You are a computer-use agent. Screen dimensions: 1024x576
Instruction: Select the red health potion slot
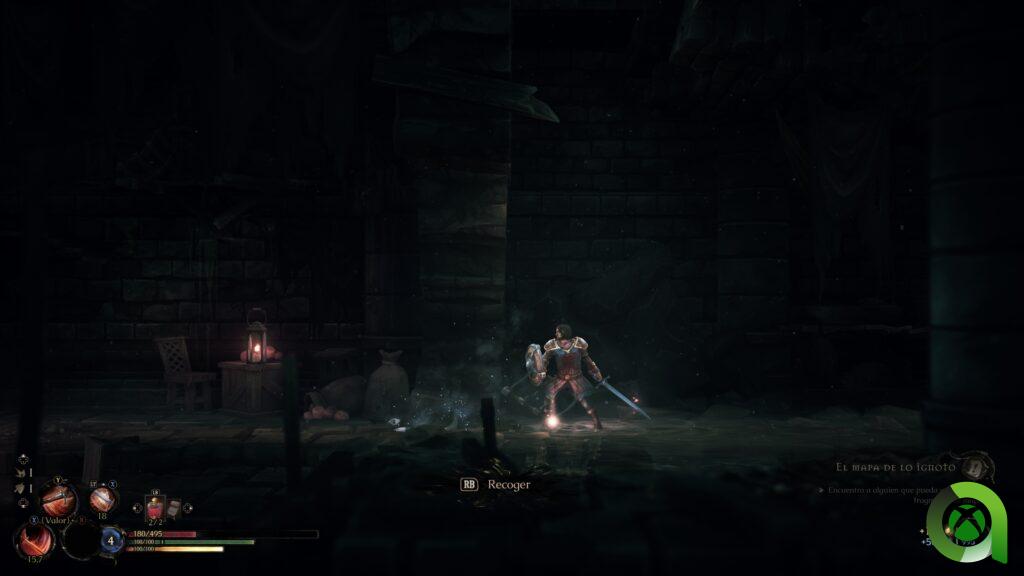[x=155, y=508]
